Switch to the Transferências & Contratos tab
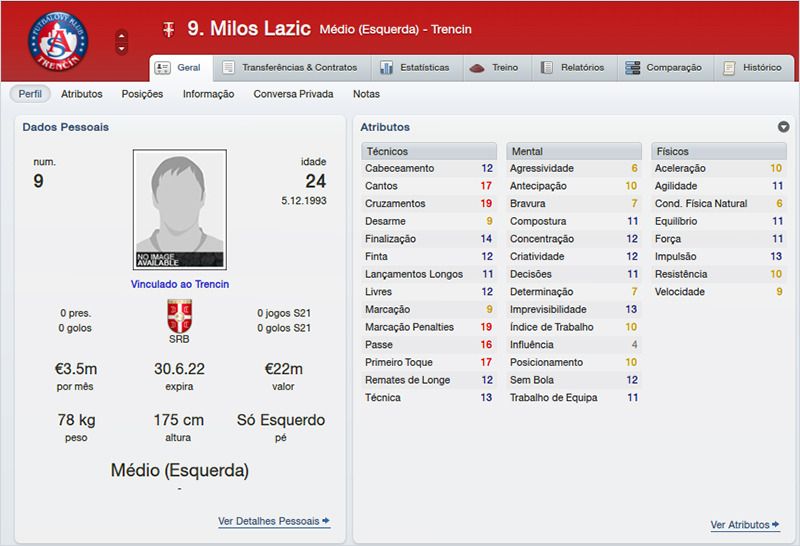Viewport: 800px width, 546px height. 291,68
